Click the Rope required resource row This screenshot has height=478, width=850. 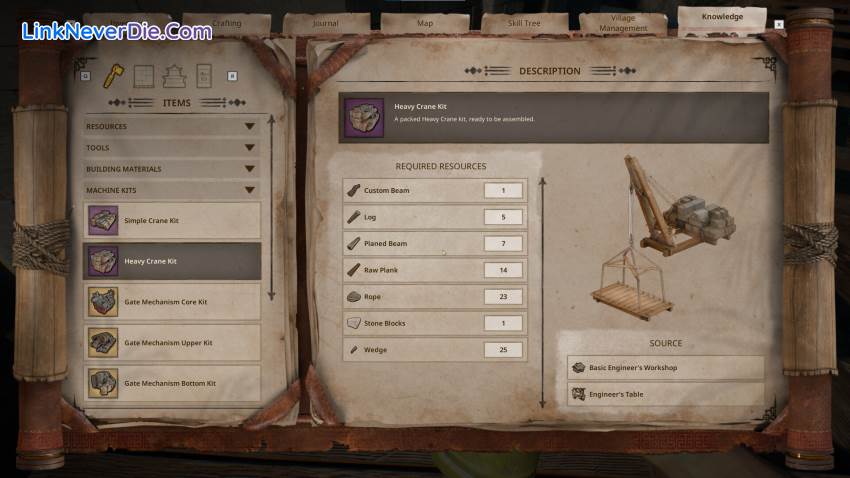point(435,297)
